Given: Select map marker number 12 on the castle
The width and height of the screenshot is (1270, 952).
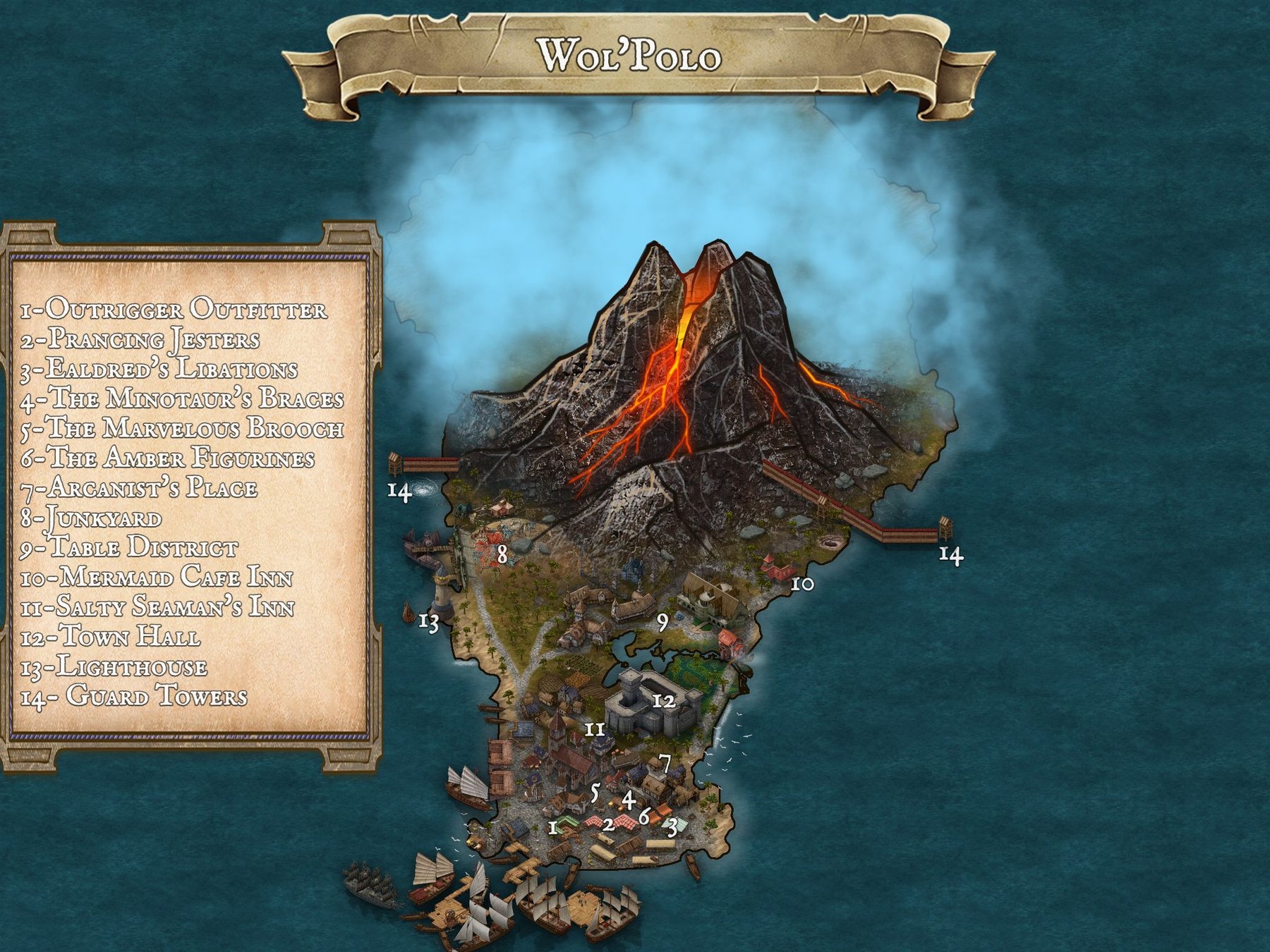Looking at the screenshot, I should click(x=664, y=701).
